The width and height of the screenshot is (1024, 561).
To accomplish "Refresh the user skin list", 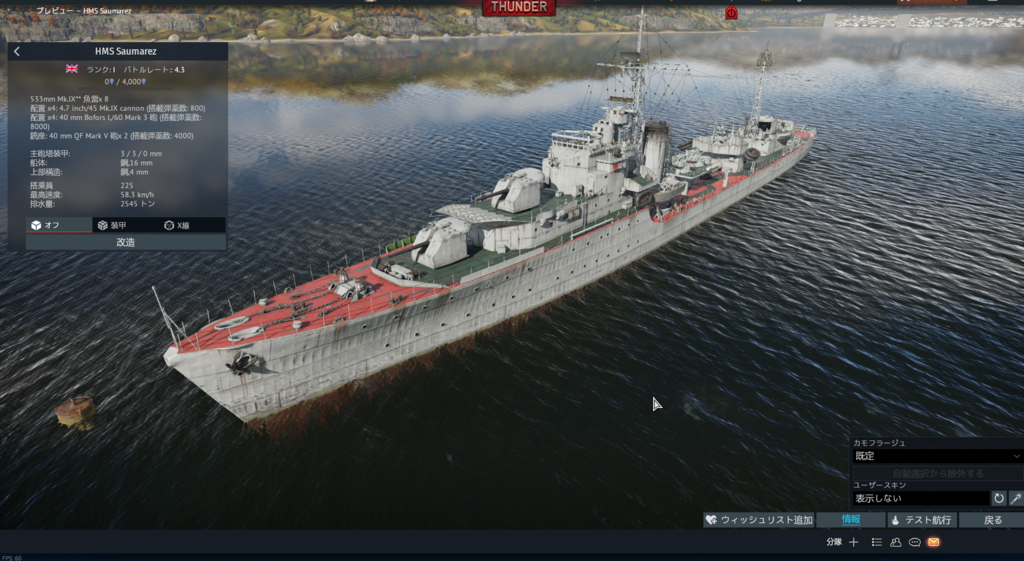I will coord(998,498).
